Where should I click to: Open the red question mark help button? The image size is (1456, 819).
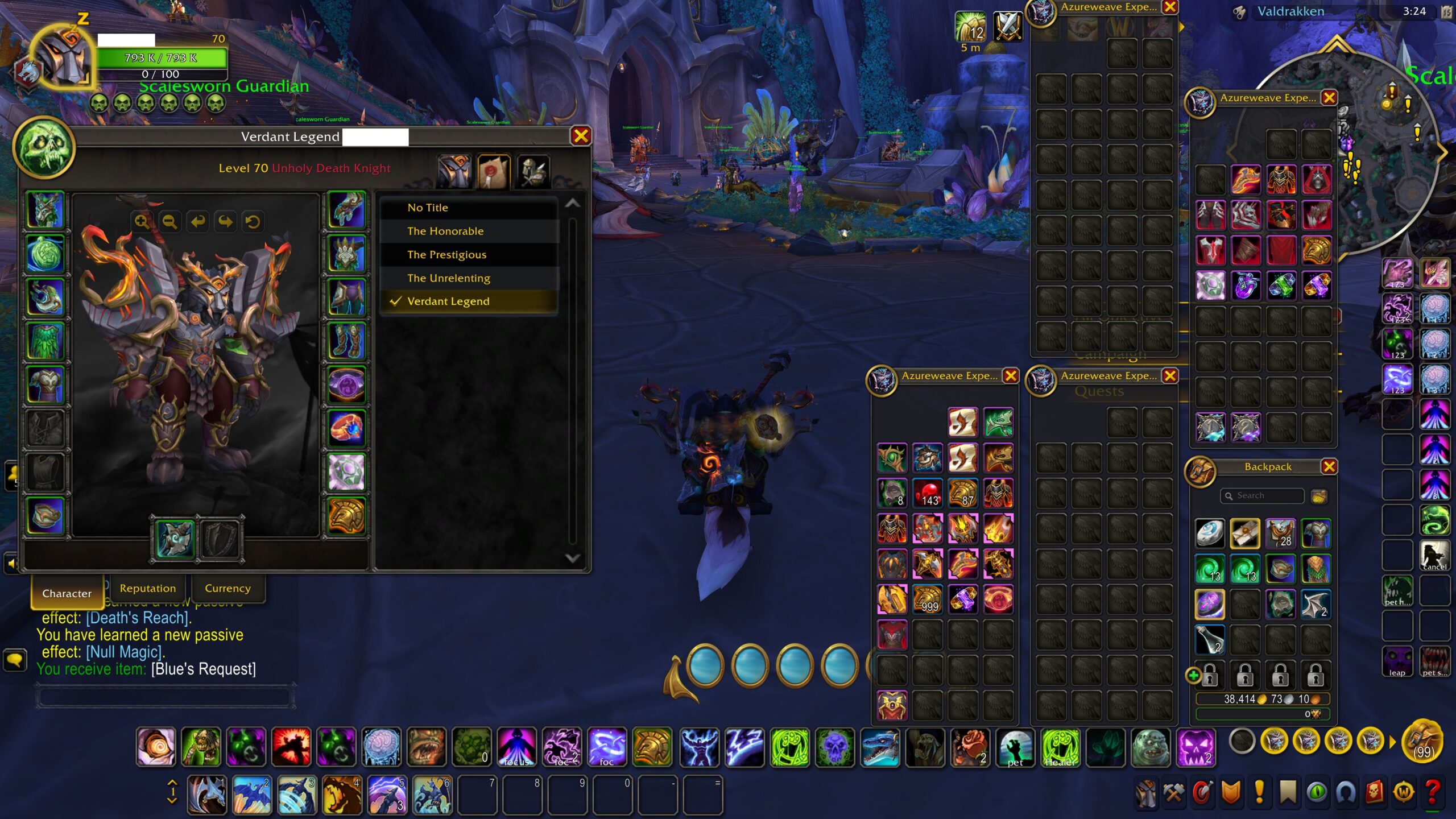click(1433, 792)
